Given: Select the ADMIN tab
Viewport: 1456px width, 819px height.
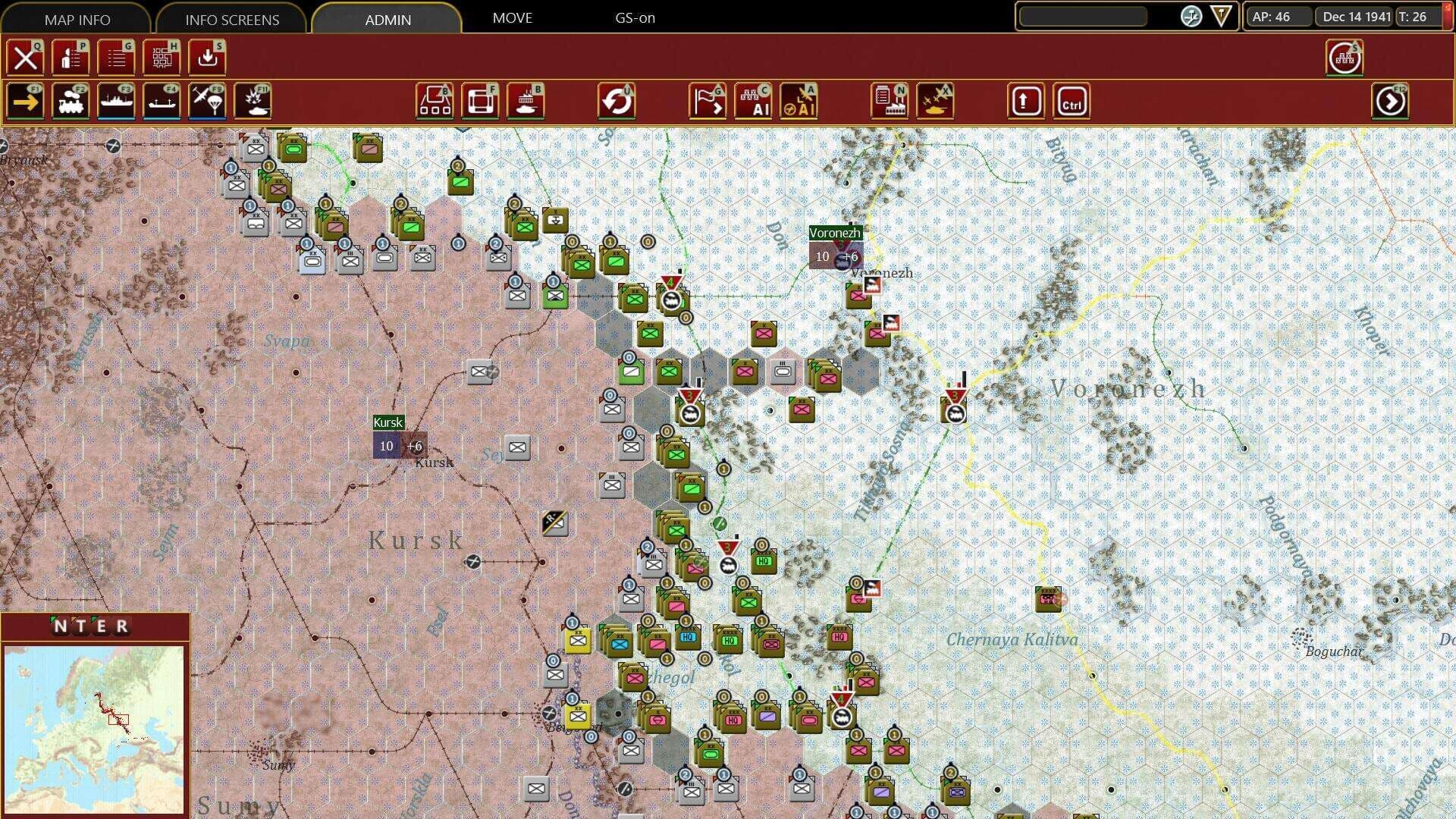Looking at the screenshot, I should tap(388, 19).
